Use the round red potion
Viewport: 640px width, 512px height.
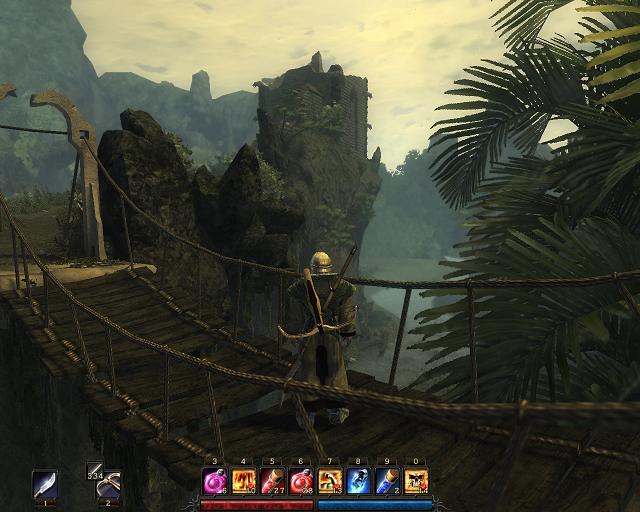click(301, 482)
